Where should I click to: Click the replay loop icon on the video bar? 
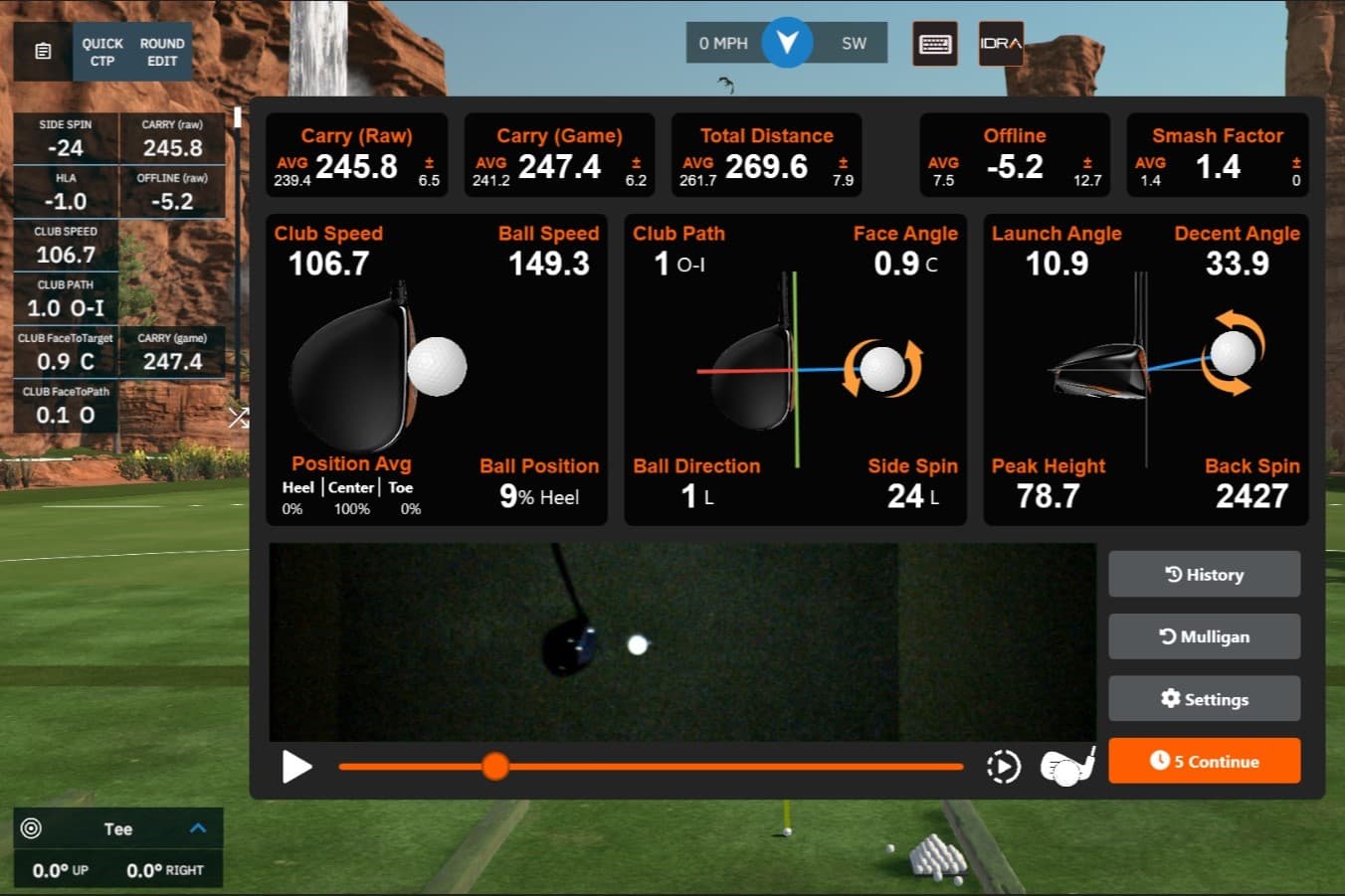pyautogui.click(x=1004, y=766)
